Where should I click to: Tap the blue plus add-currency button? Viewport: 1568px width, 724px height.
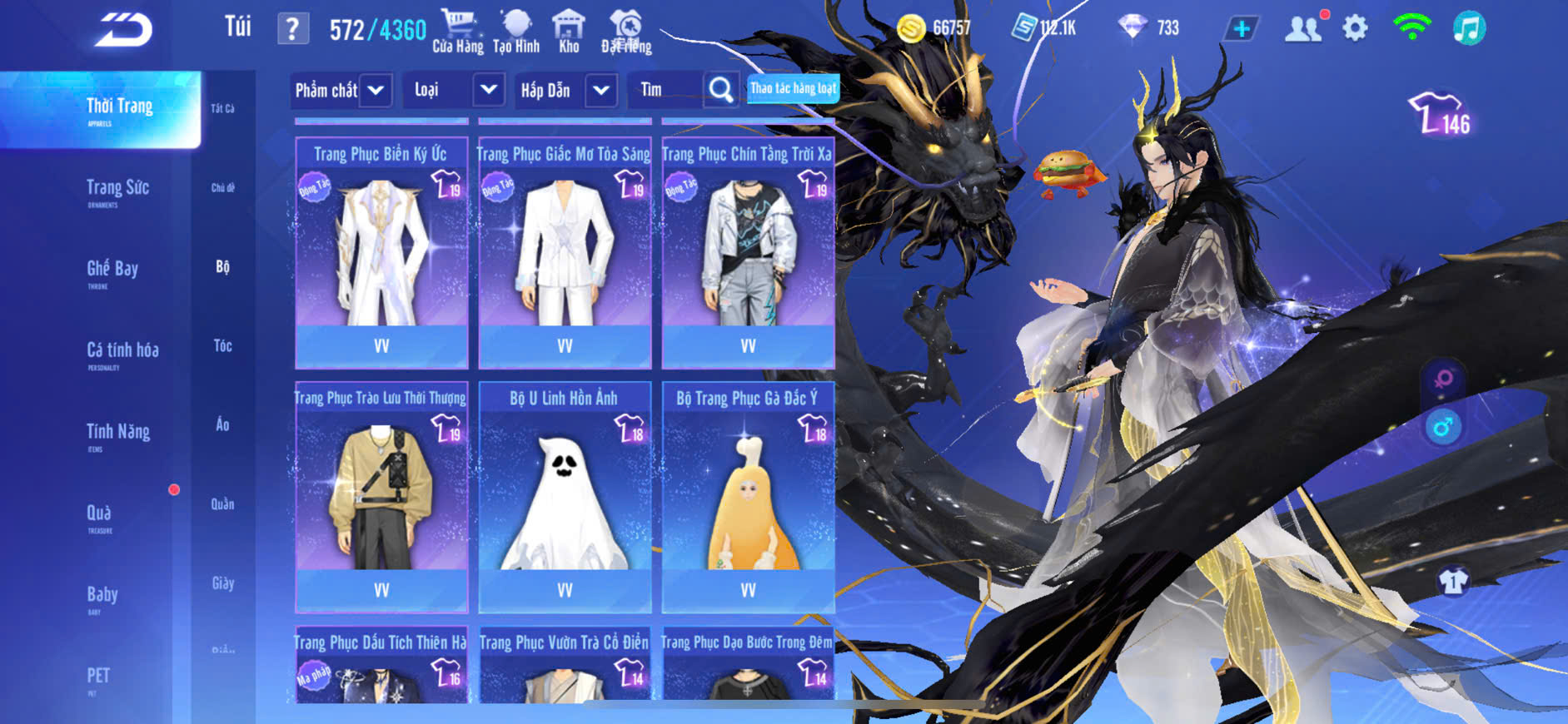point(1241,29)
